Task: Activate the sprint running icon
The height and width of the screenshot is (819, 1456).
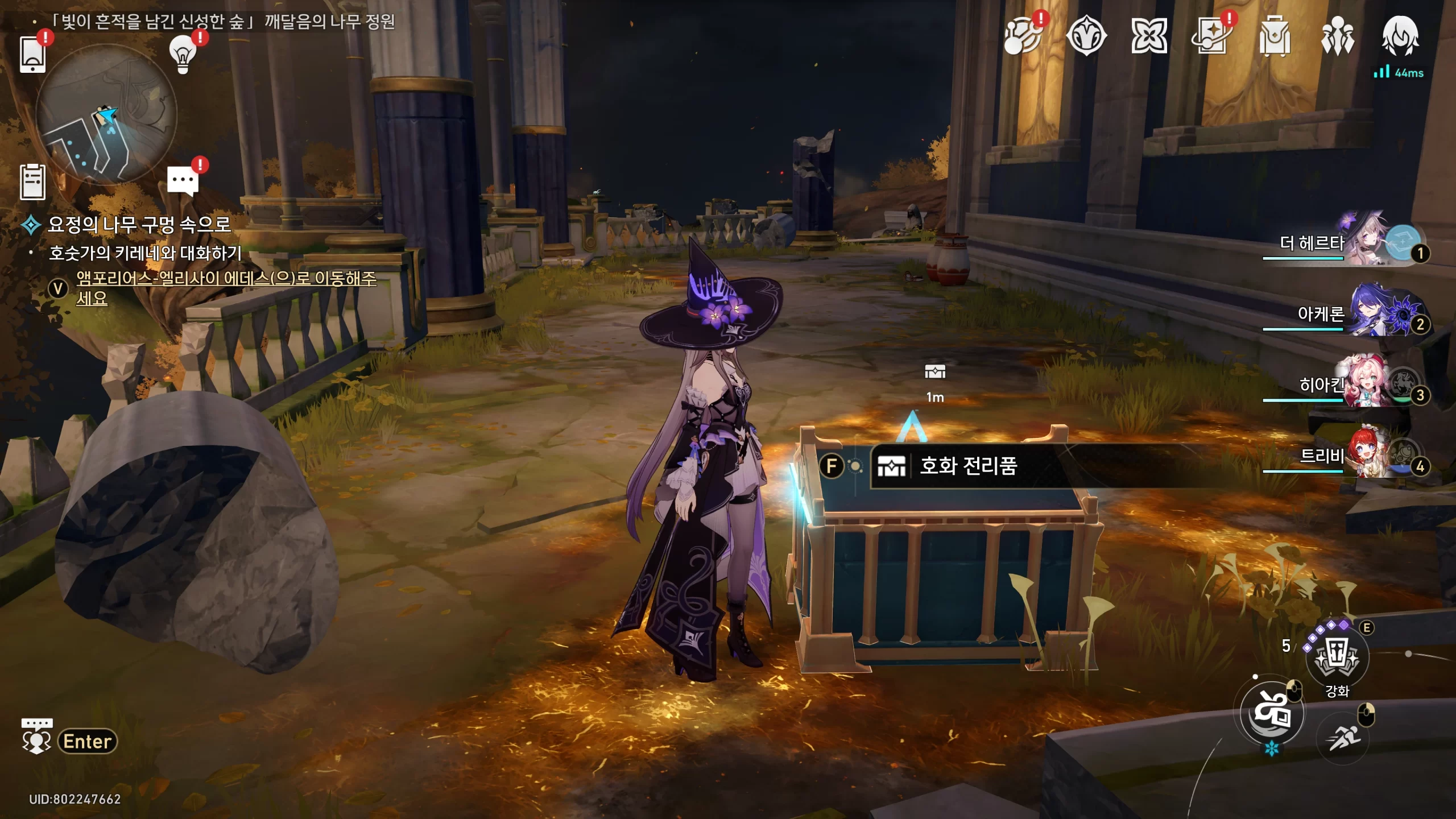Action: tap(1343, 738)
